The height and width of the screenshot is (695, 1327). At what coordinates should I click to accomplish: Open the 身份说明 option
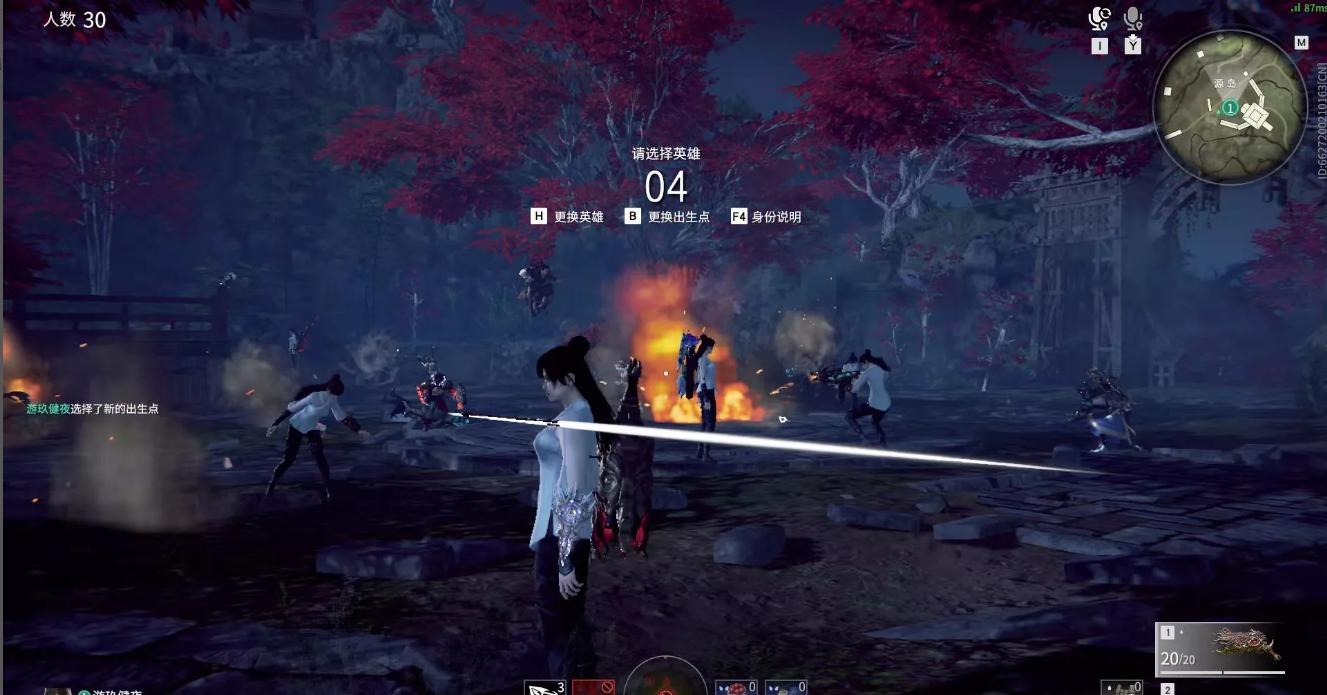coord(765,216)
